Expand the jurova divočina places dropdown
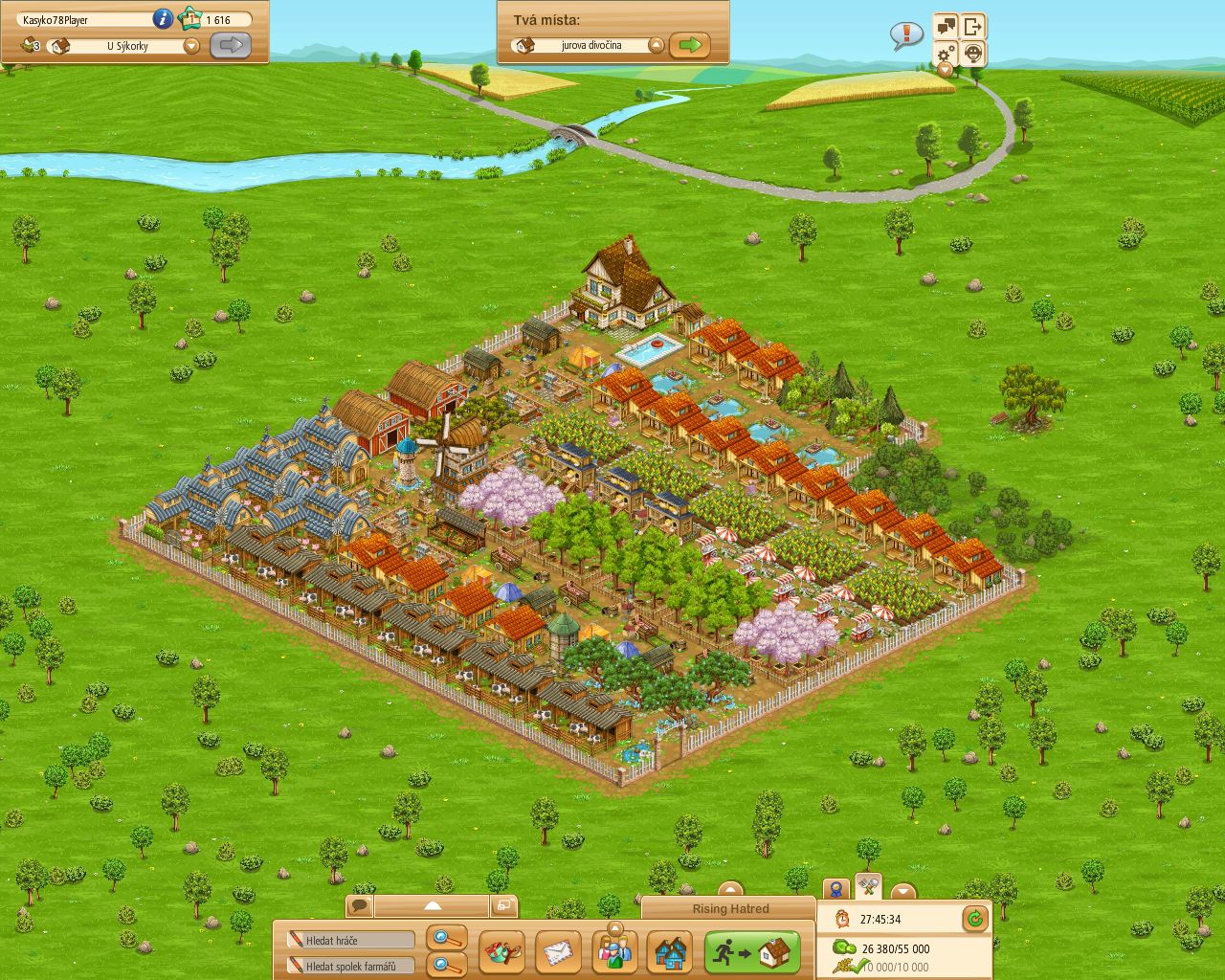The height and width of the screenshot is (980, 1225). (x=655, y=44)
